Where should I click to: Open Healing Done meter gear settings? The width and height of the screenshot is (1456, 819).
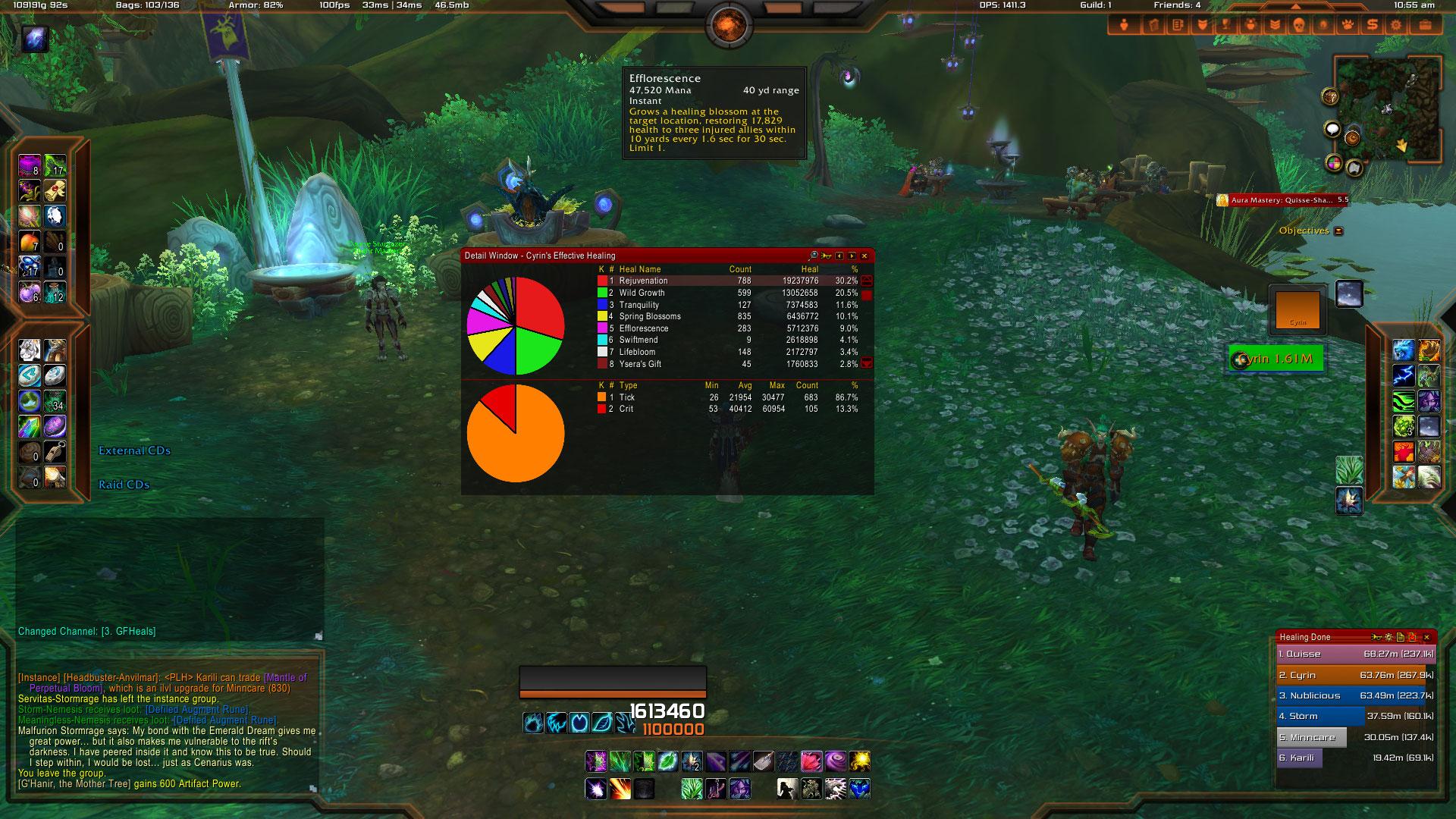(x=1389, y=637)
